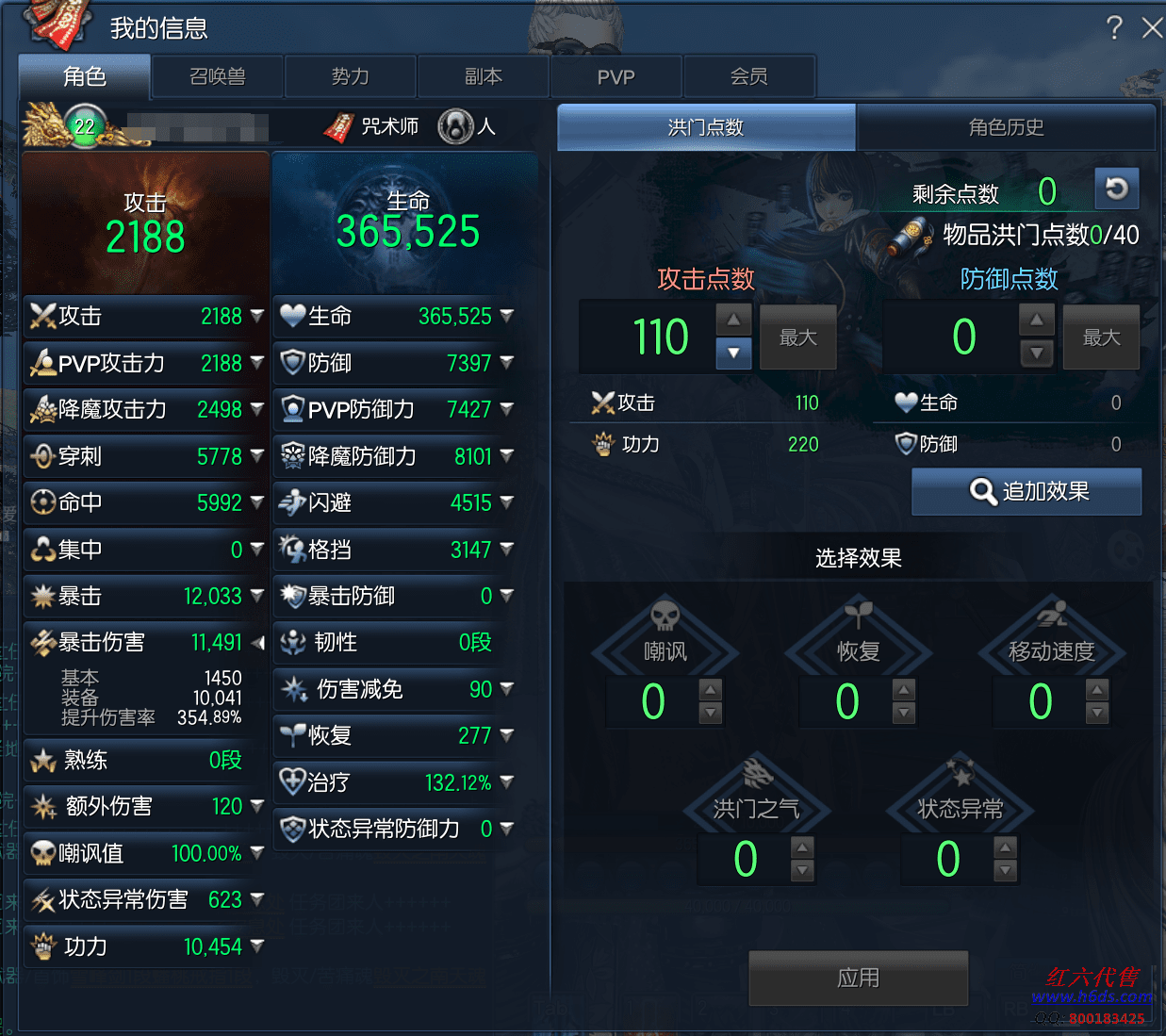Select the 洪门点数 panel tab

[x=706, y=127]
